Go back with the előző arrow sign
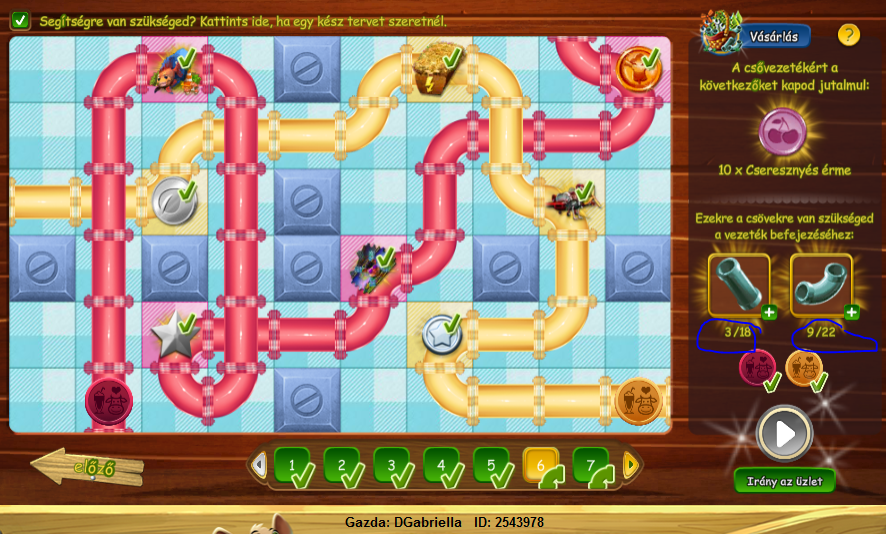Viewport: 886px width, 534px height. [x=88, y=467]
